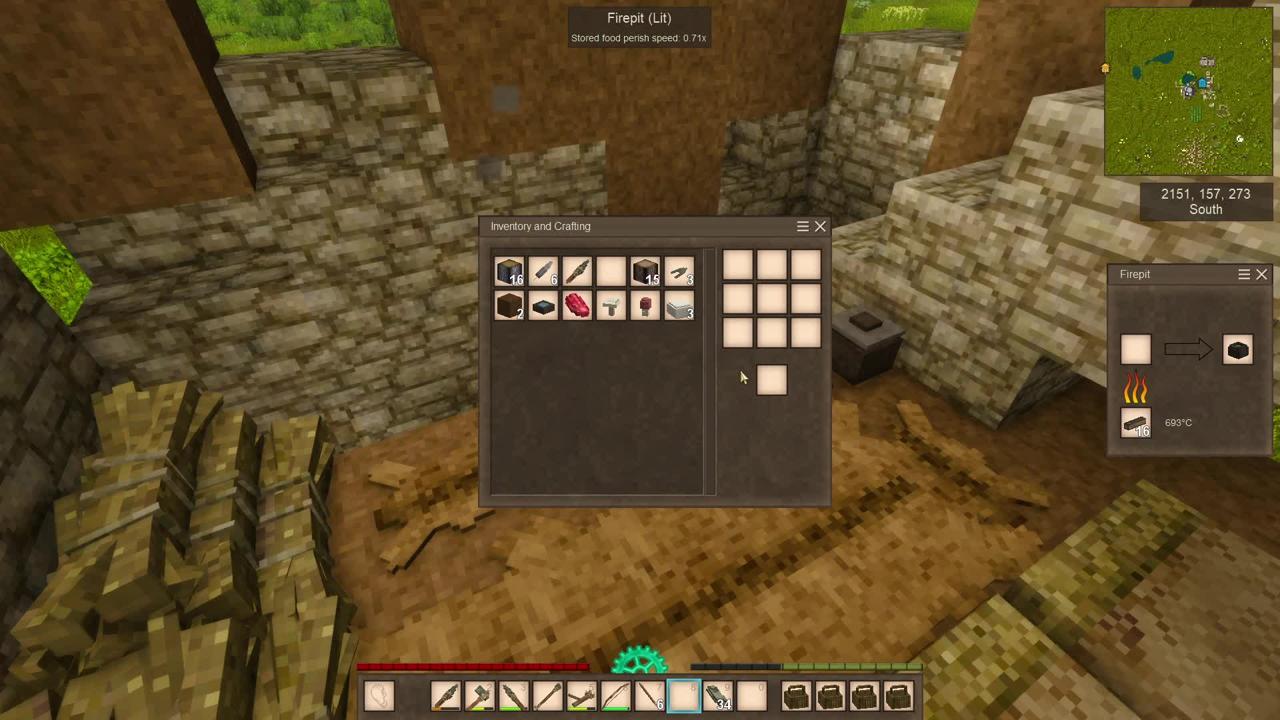Select the hammer in the hotbar
The height and width of the screenshot is (720, 1280).
tap(480, 696)
